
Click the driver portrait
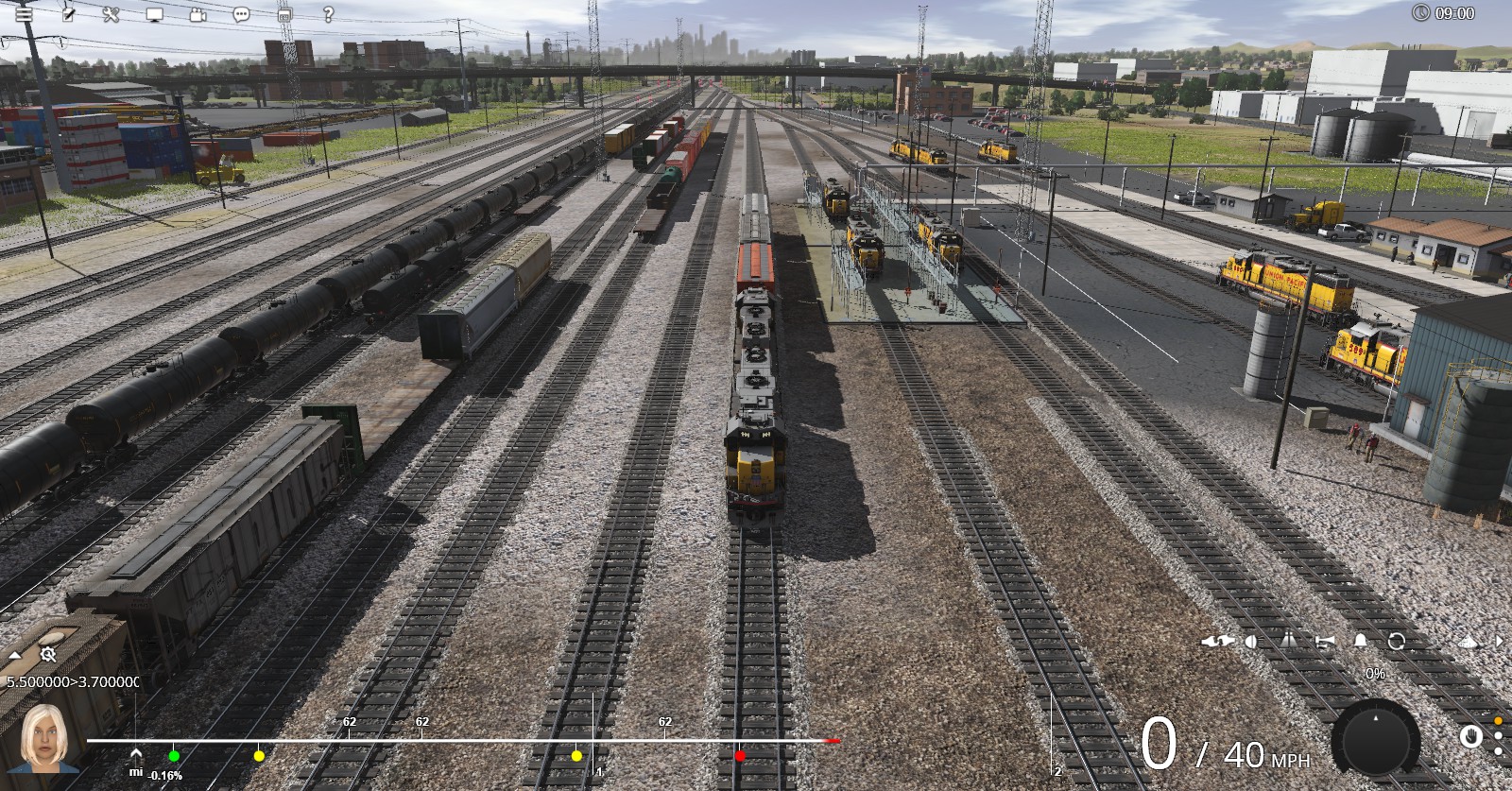point(43,737)
